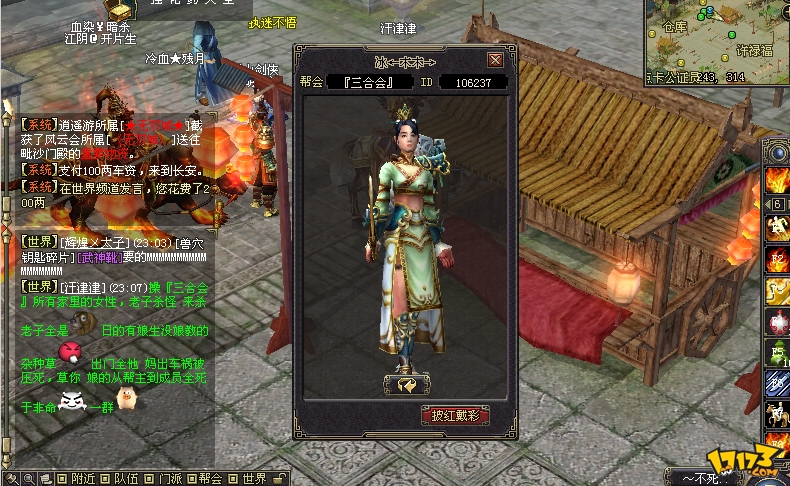The width and height of the screenshot is (790, 486).
Task: Close the character inspection panel
Action: (495, 59)
